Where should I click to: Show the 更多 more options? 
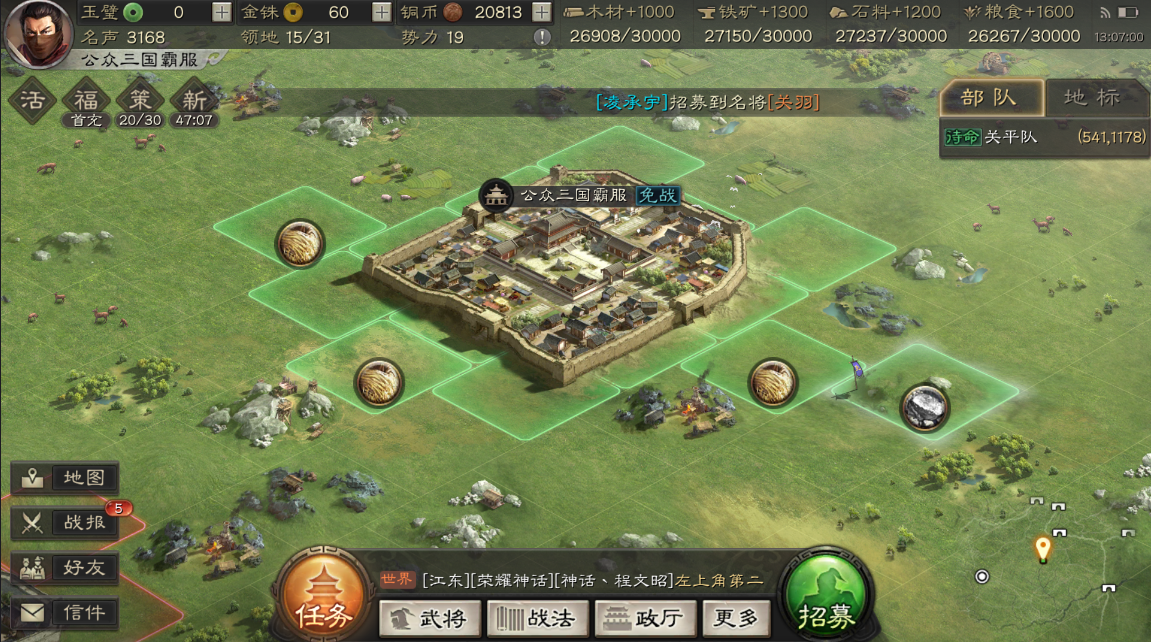(737, 618)
